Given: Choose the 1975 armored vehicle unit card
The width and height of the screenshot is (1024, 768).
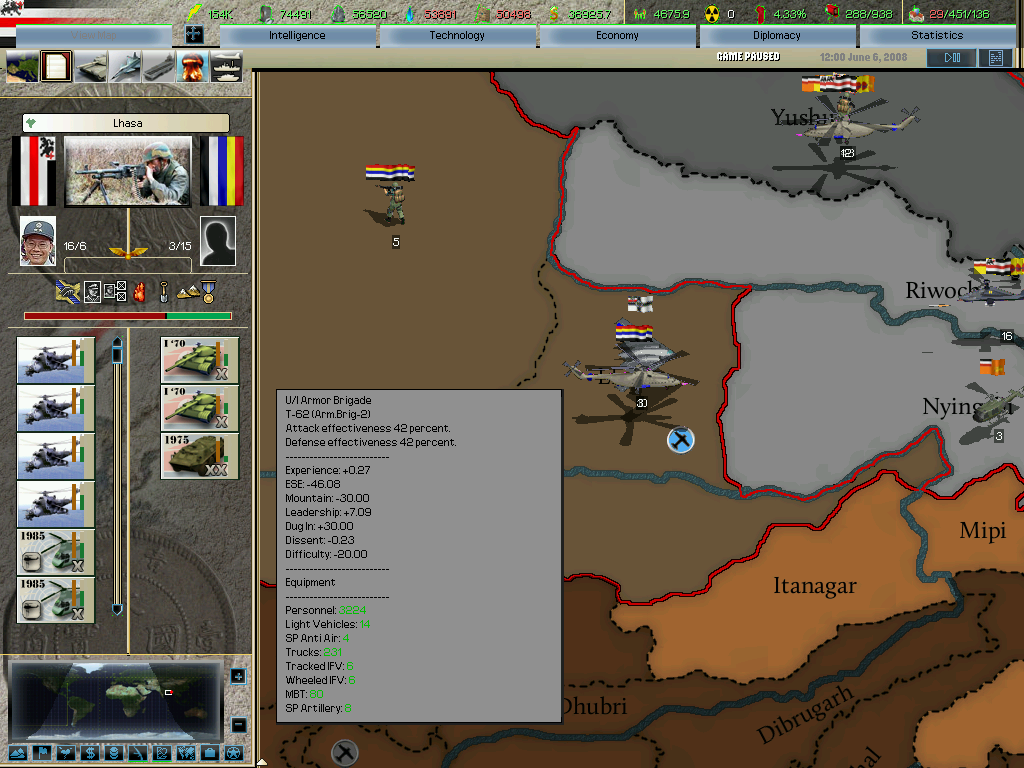Looking at the screenshot, I should pyautogui.click(x=200, y=456).
